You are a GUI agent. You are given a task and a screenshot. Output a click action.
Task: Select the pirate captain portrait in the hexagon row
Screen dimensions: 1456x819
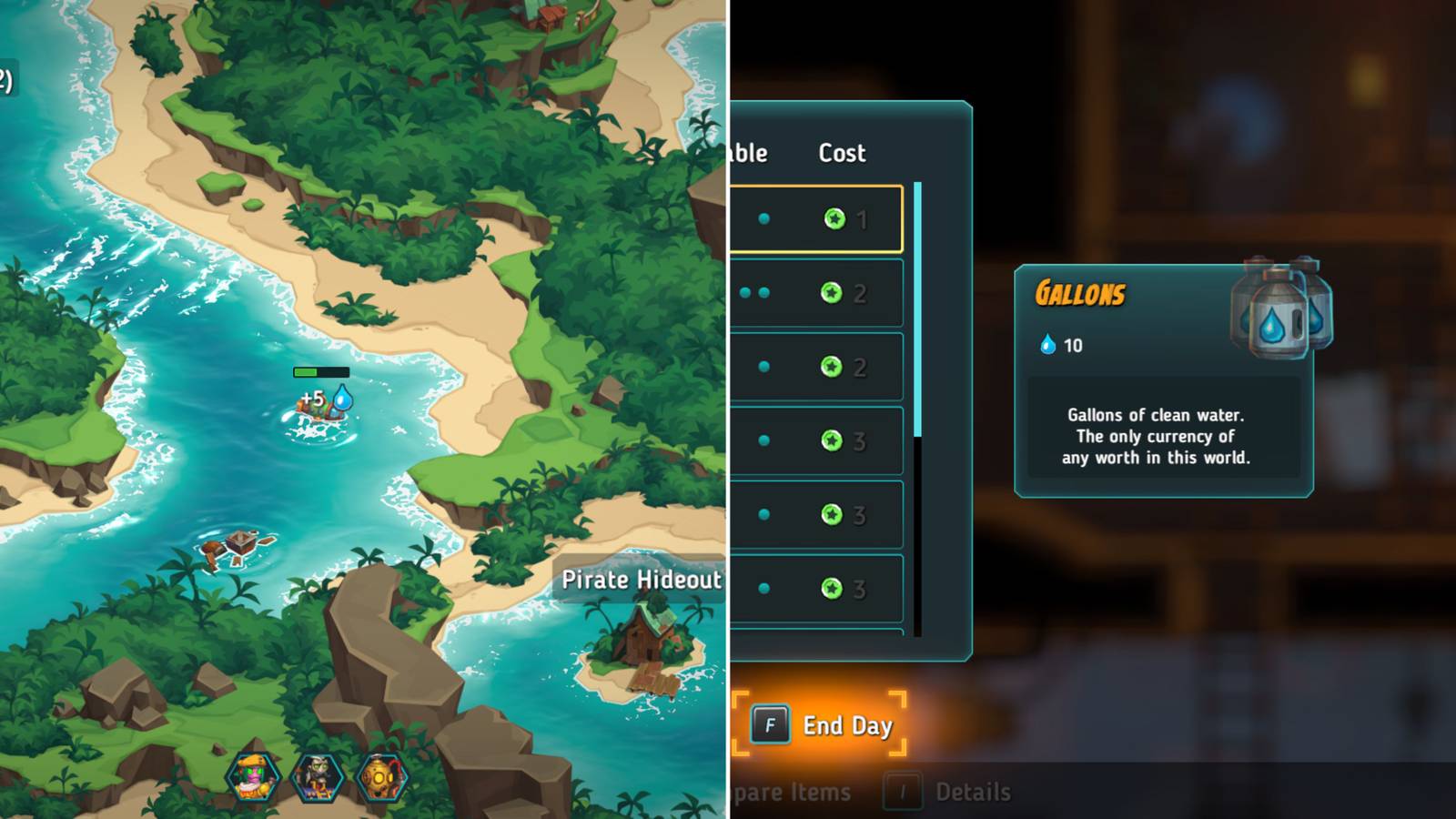(255, 778)
